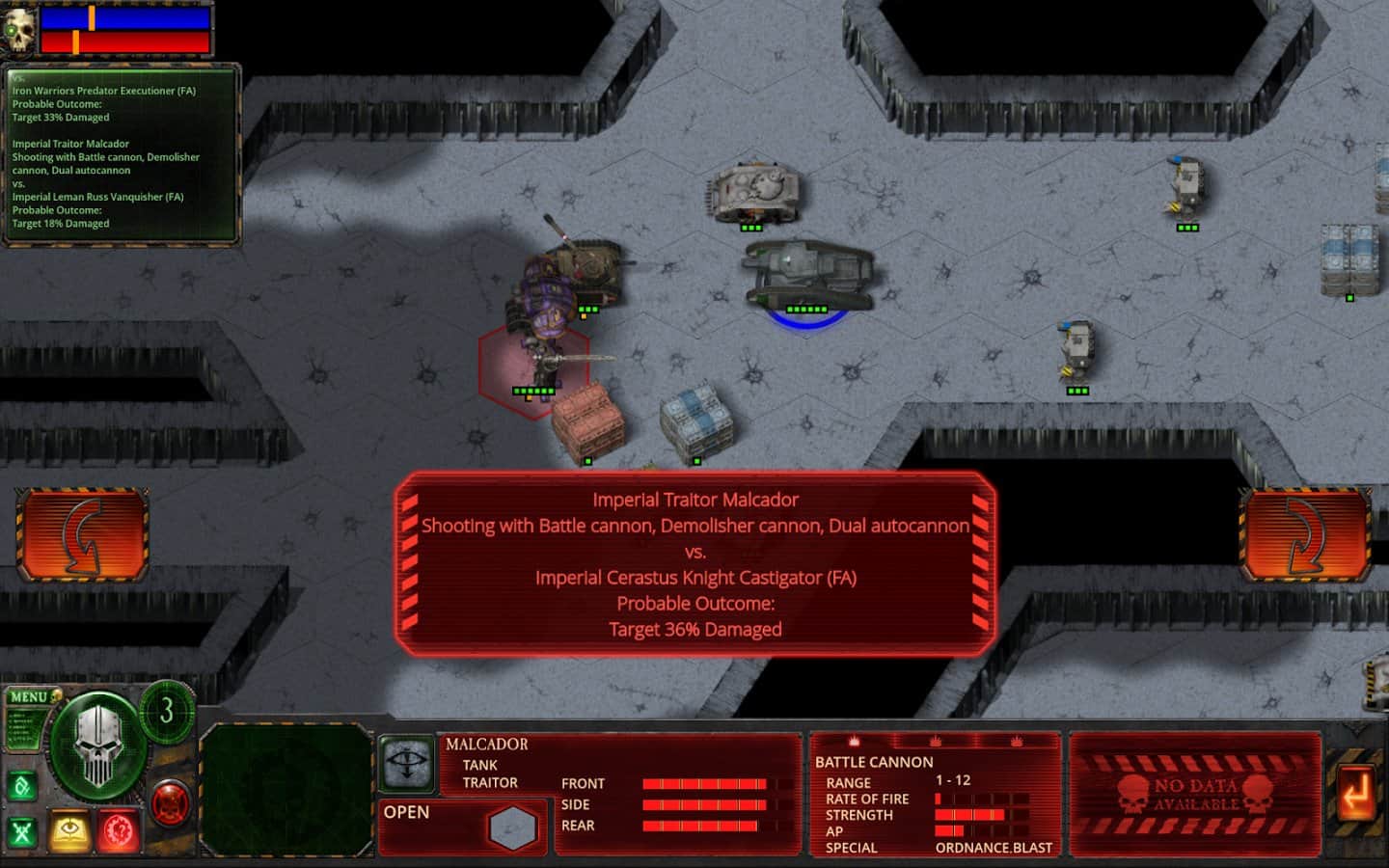Image resolution: width=1389 pixels, height=868 pixels.
Task: Click the red gear question repair icon
Action: [x=121, y=830]
